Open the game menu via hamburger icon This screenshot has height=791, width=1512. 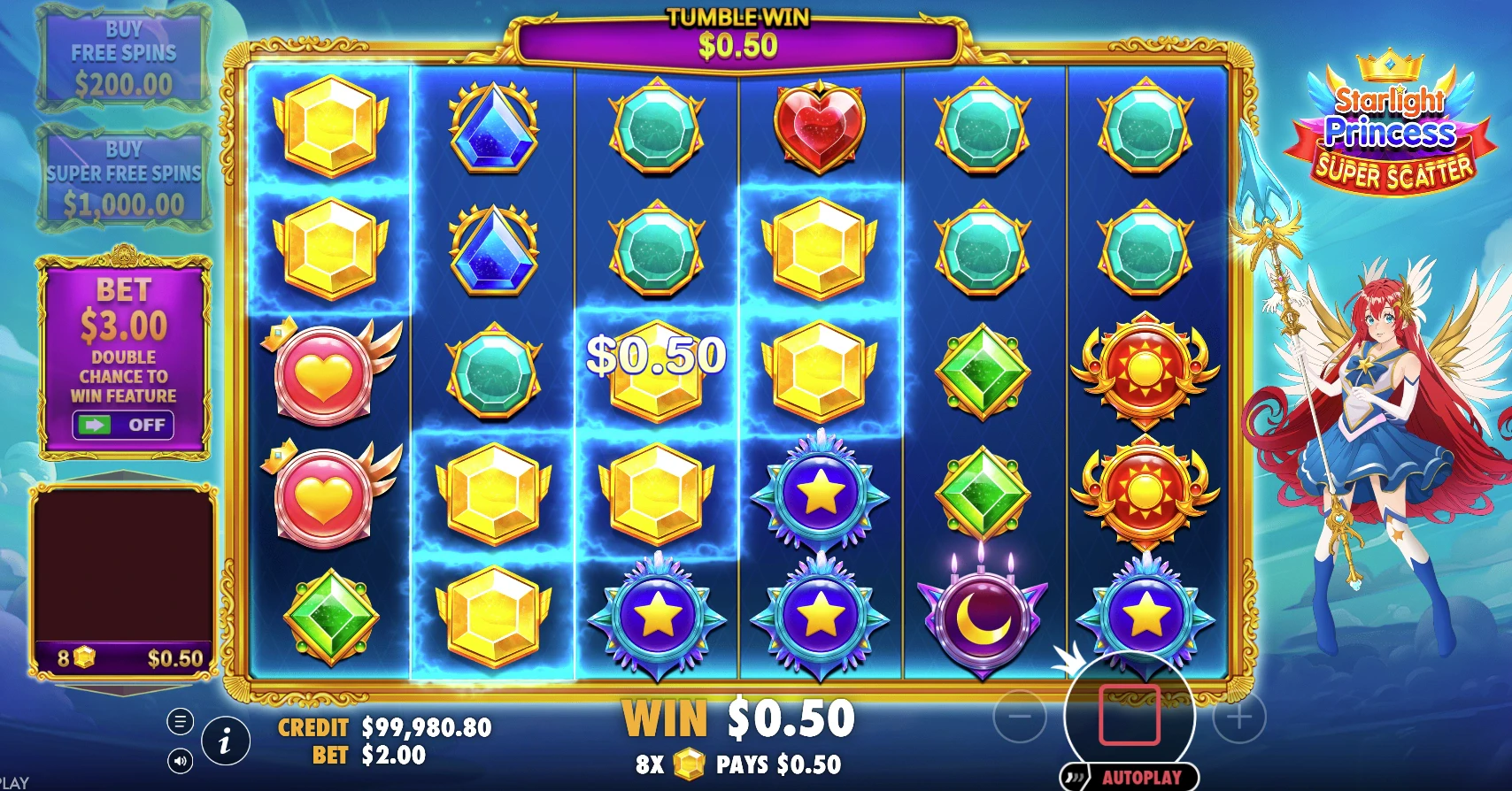[179, 720]
